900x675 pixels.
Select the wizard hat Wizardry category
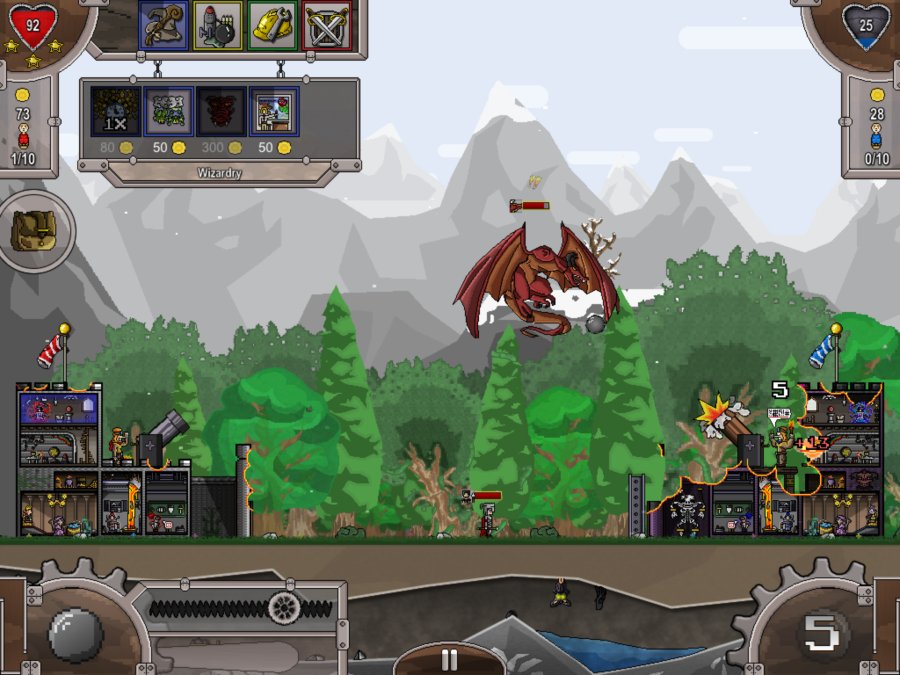click(x=164, y=26)
